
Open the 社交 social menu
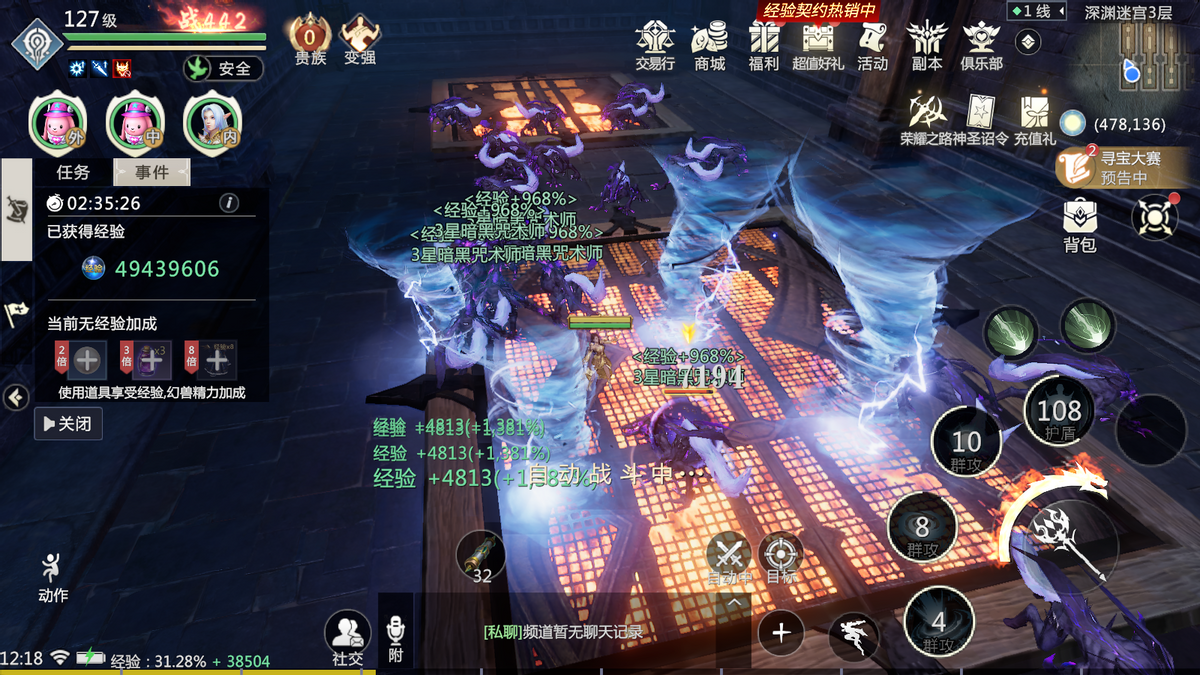pyautogui.click(x=348, y=638)
